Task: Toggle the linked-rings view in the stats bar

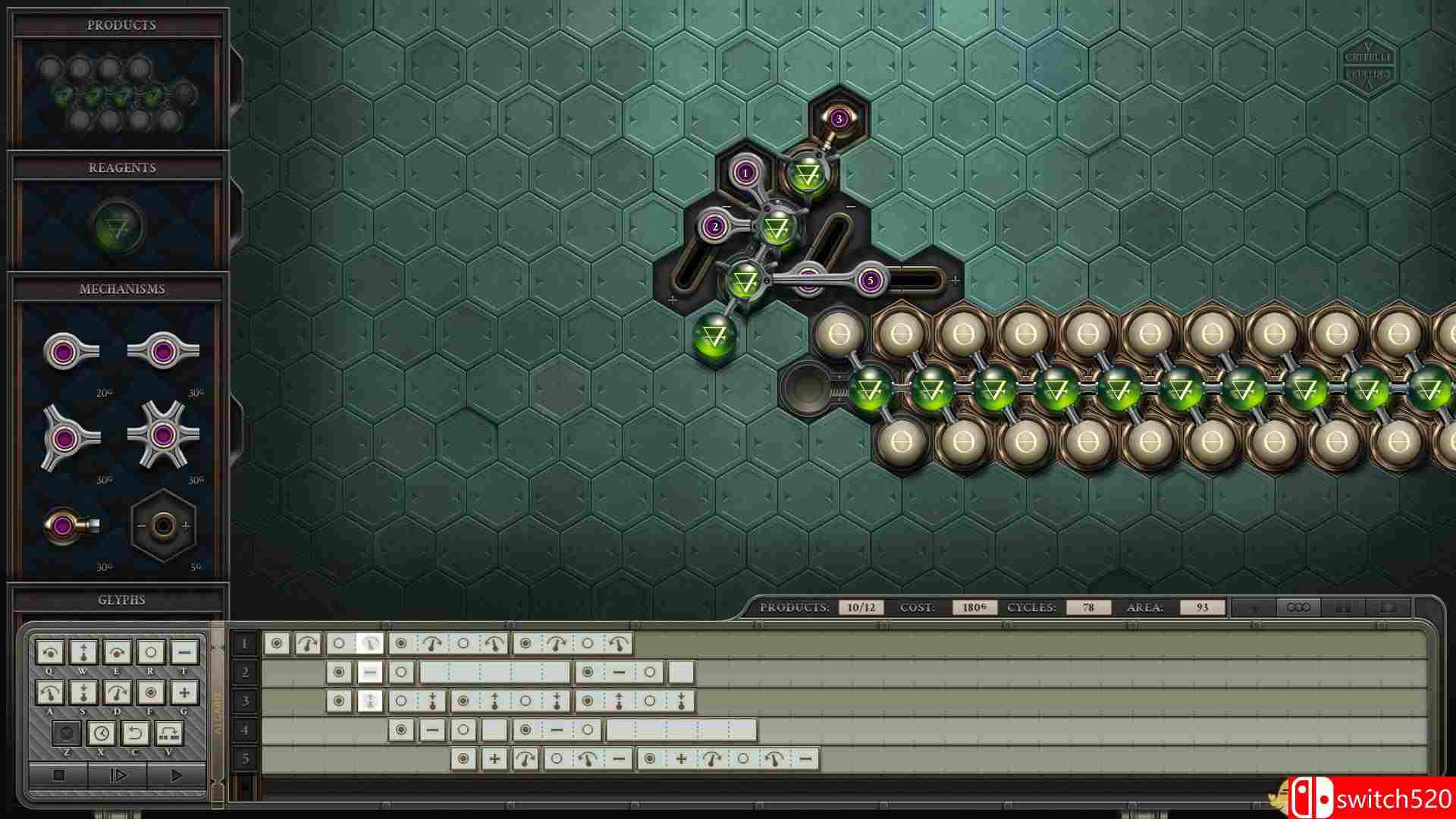Action: pos(1298,607)
